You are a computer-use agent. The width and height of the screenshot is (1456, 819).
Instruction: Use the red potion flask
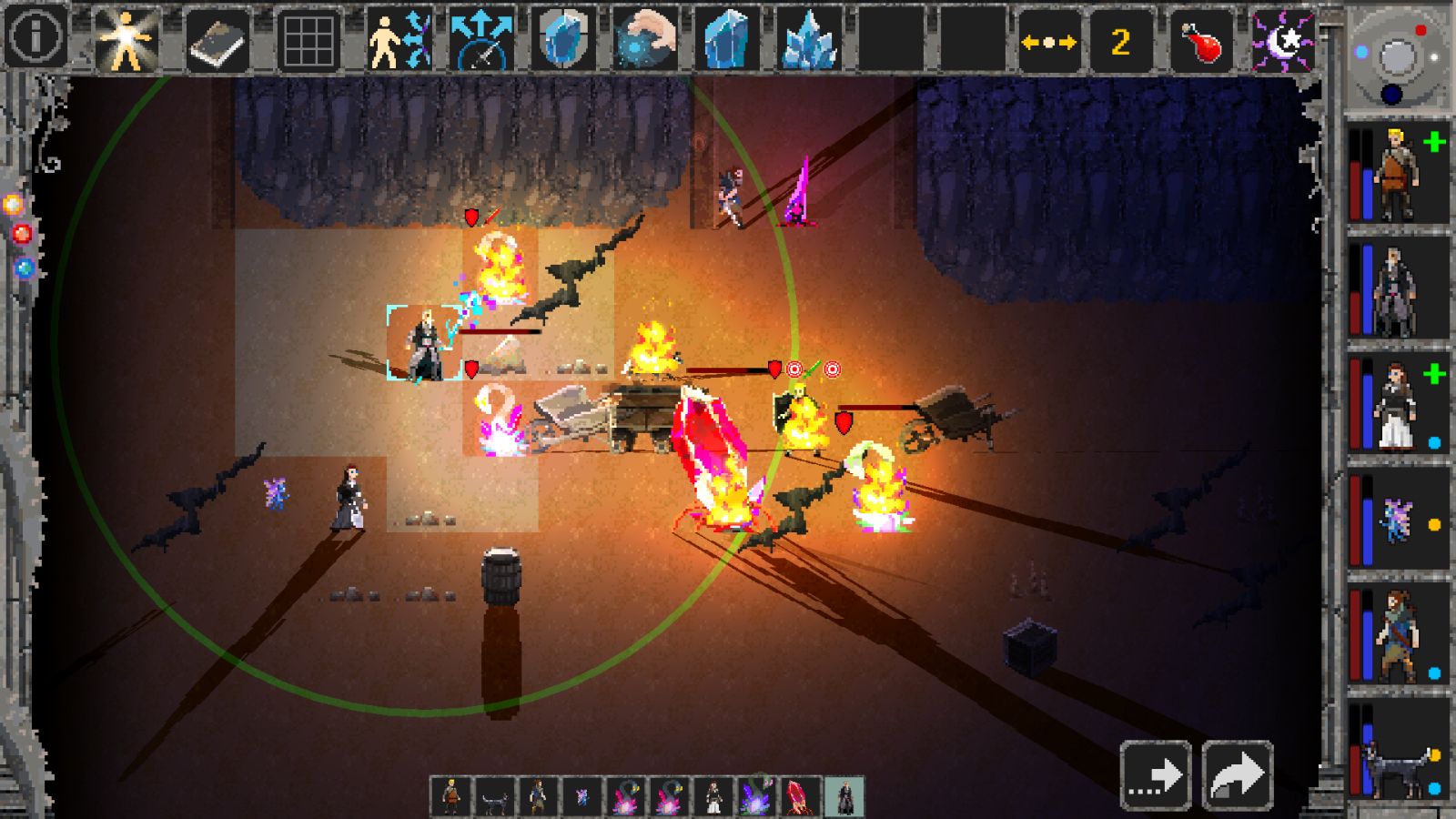point(1201,42)
